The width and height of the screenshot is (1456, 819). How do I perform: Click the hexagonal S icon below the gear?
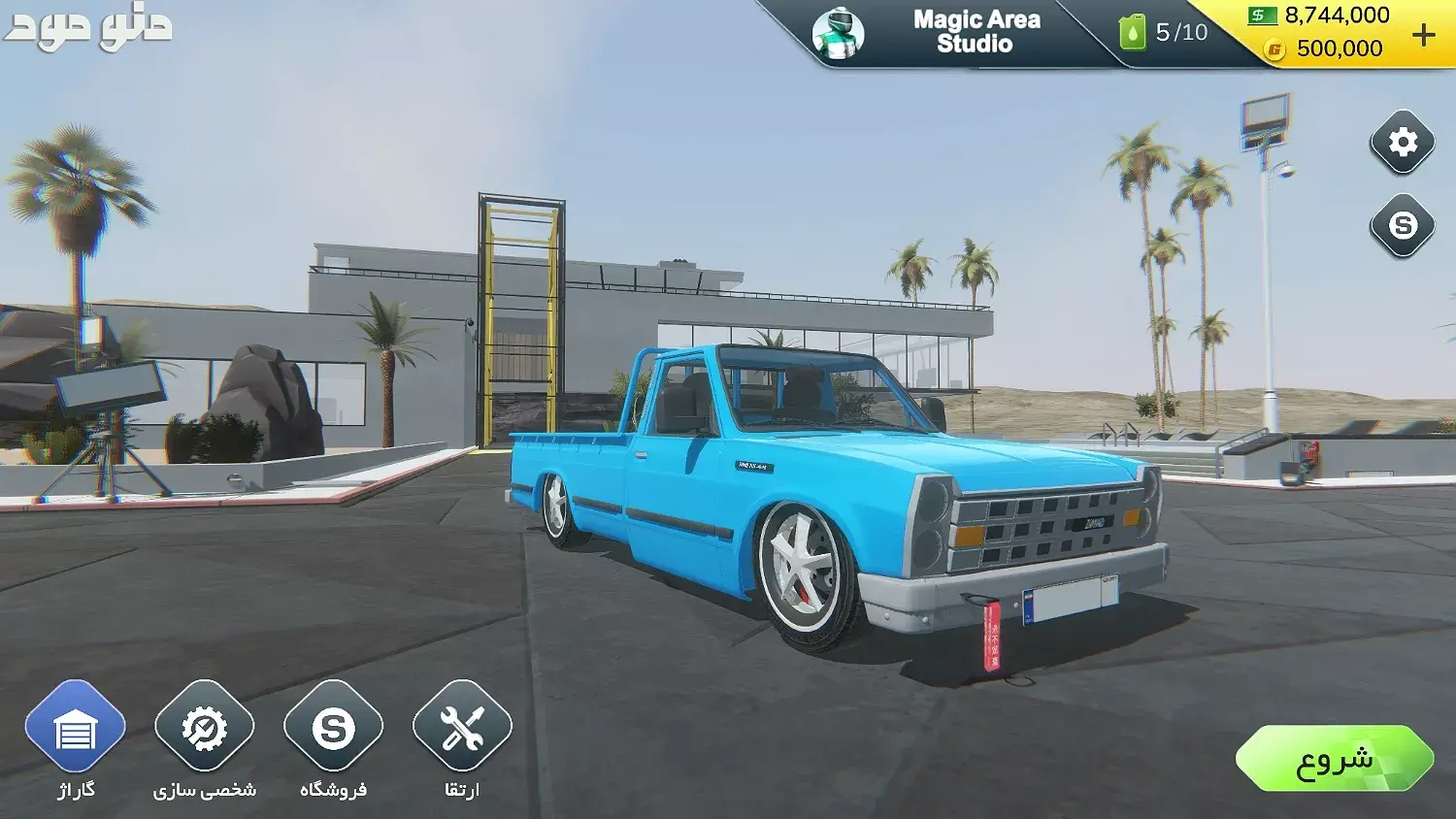pyautogui.click(x=1402, y=225)
